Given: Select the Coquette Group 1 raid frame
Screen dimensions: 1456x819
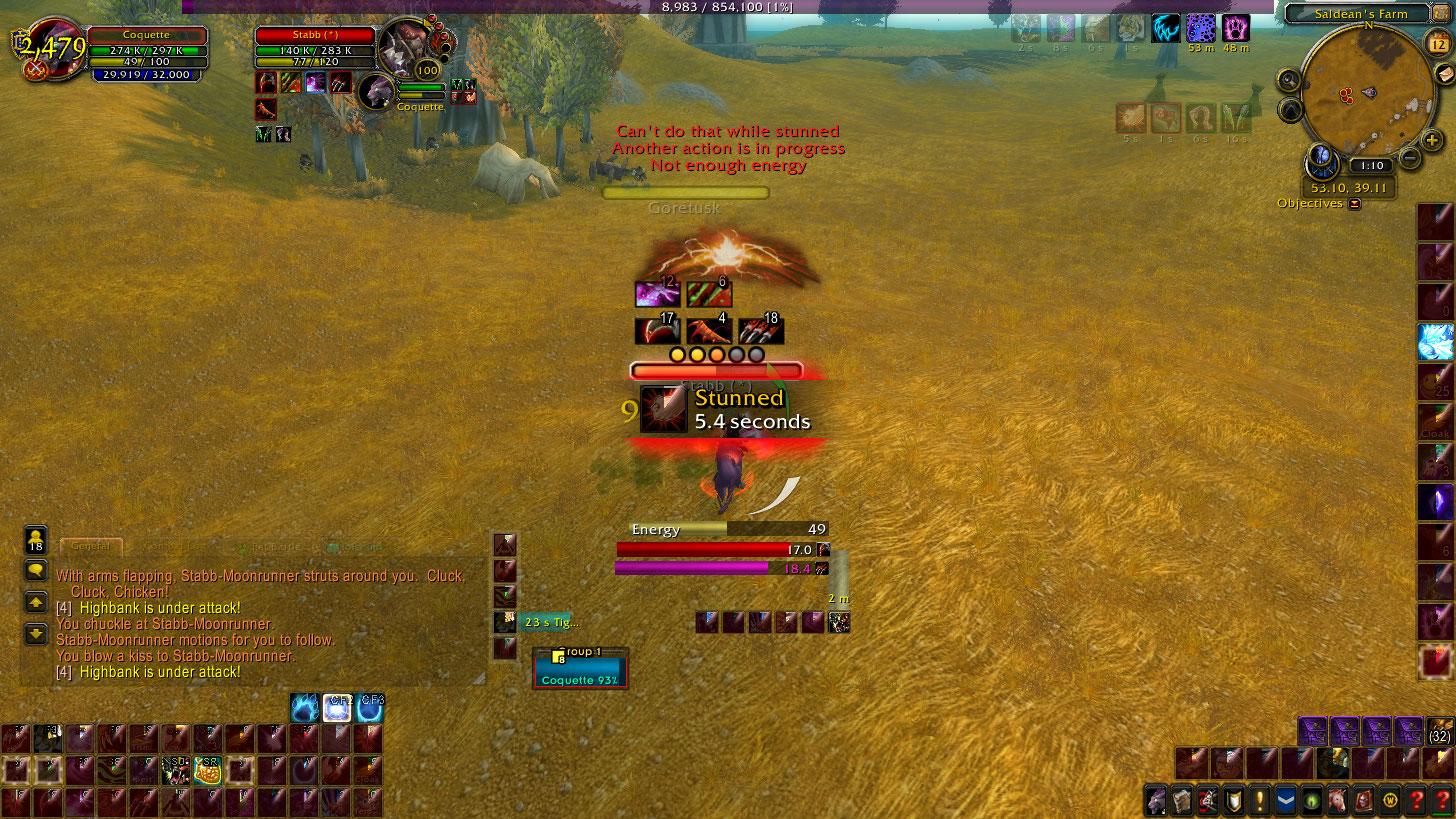Looking at the screenshot, I should pos(580,667).
